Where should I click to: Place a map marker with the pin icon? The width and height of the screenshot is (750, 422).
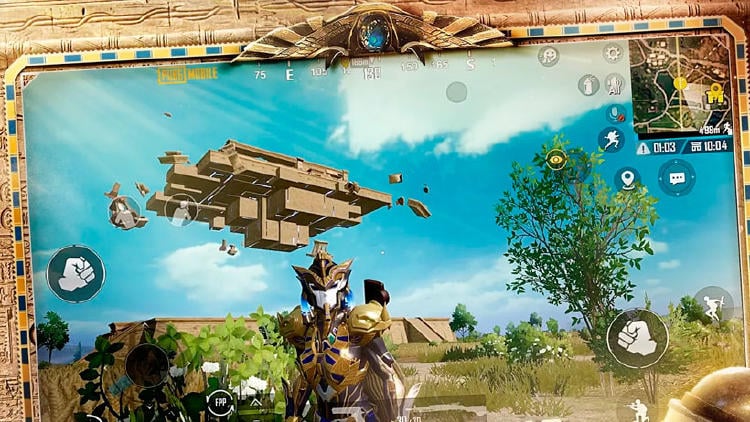[x=627, y=179]
